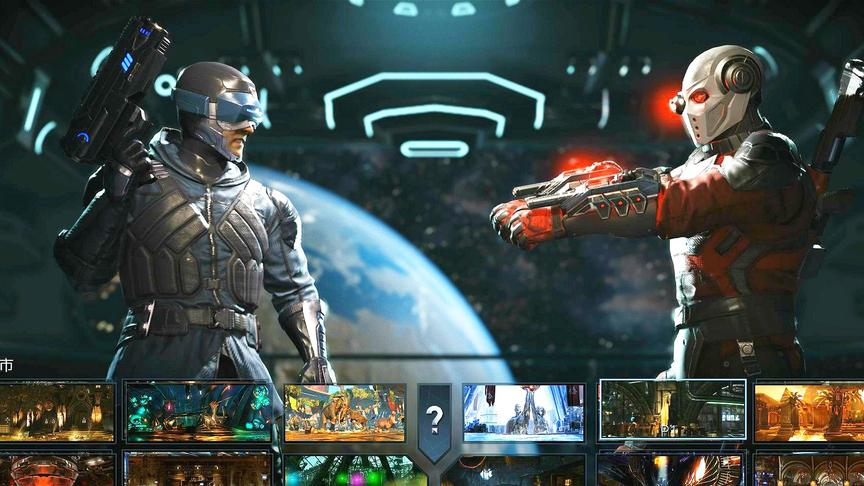This screenshot has width=864, height=486.
Task: Pick the orange desert city stage thumbnail
Action: tap(809, 411)
